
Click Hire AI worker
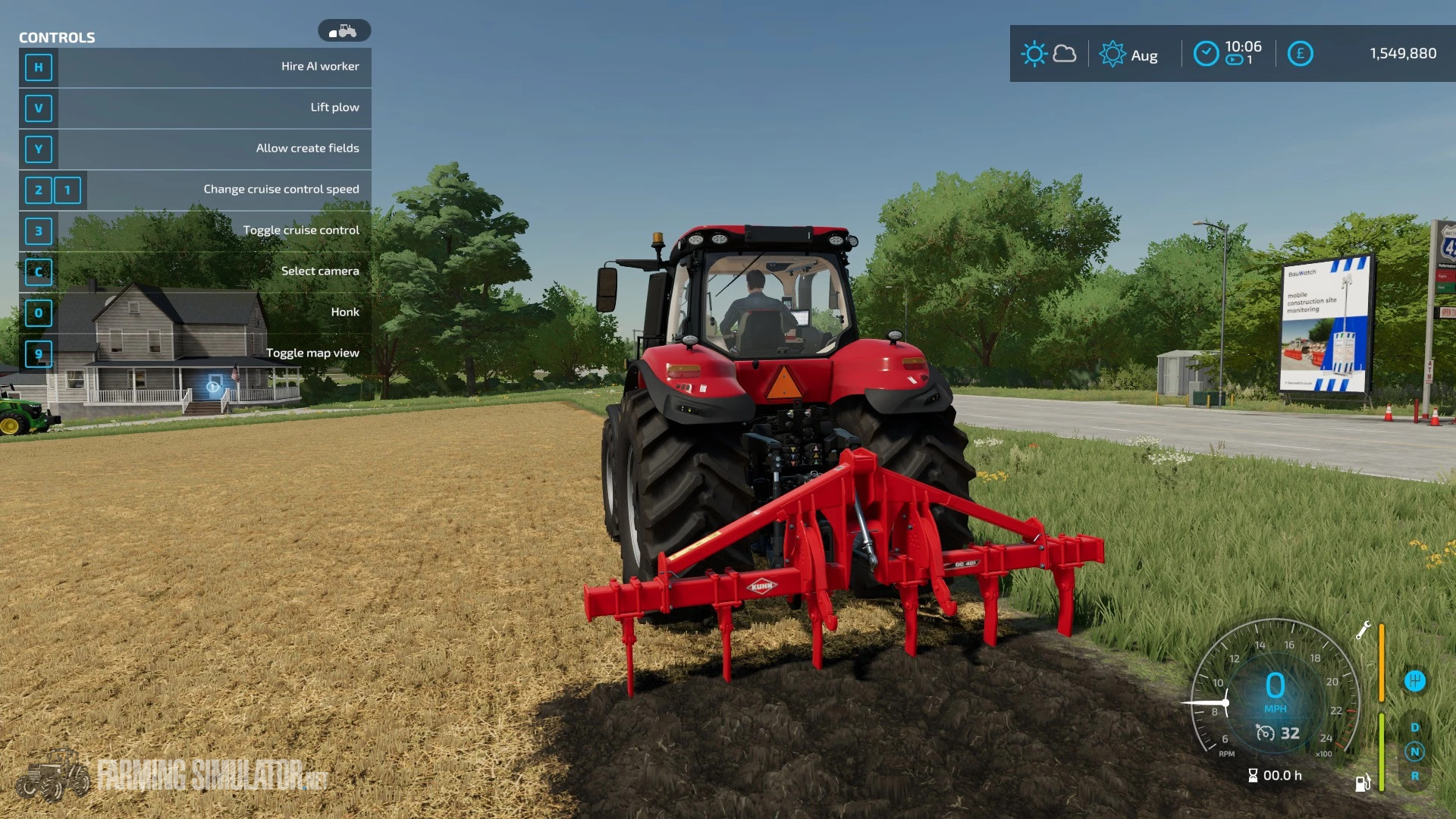pos(321,66)
